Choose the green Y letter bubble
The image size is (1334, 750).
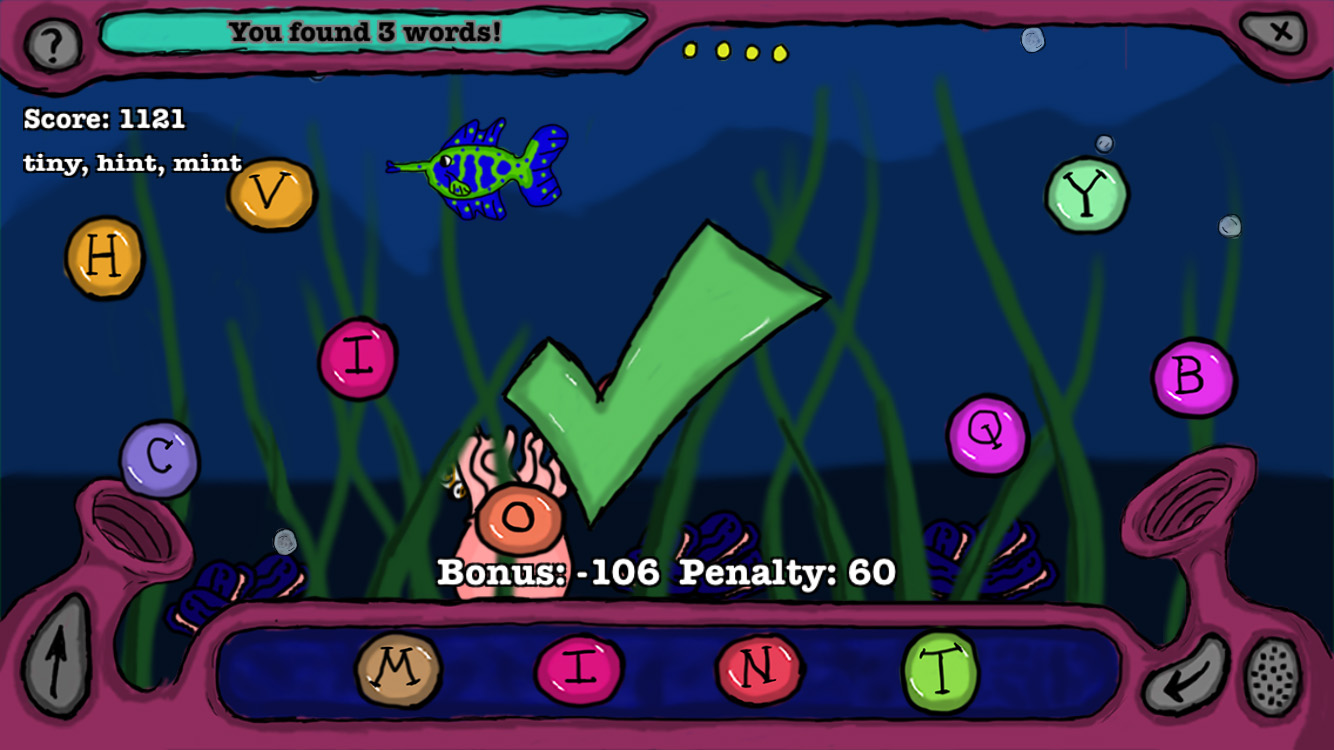1086,195
